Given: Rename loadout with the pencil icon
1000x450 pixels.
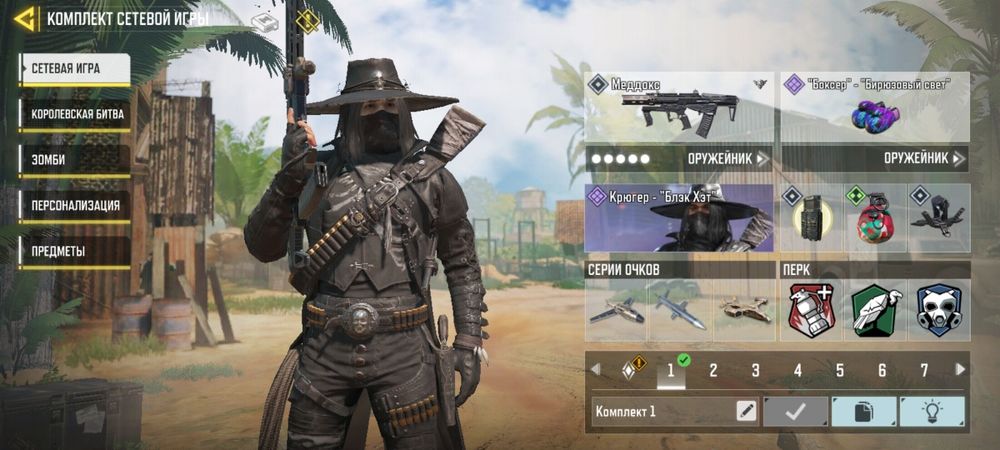Looking at the screenshot, I should point(746,411).
